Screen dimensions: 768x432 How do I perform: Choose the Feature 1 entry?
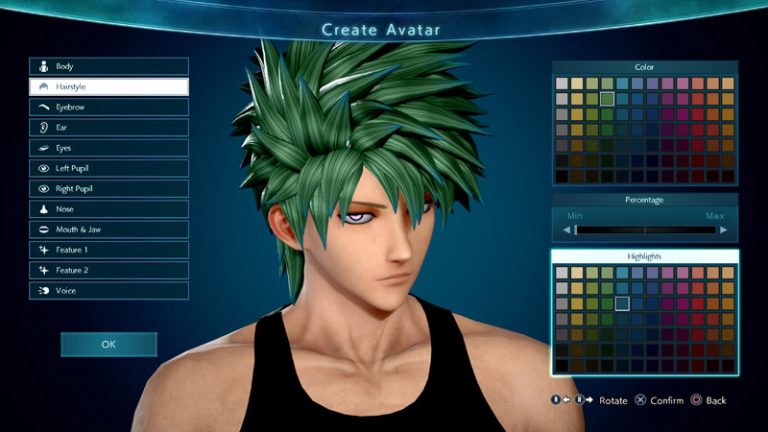(x=108, y=250)
